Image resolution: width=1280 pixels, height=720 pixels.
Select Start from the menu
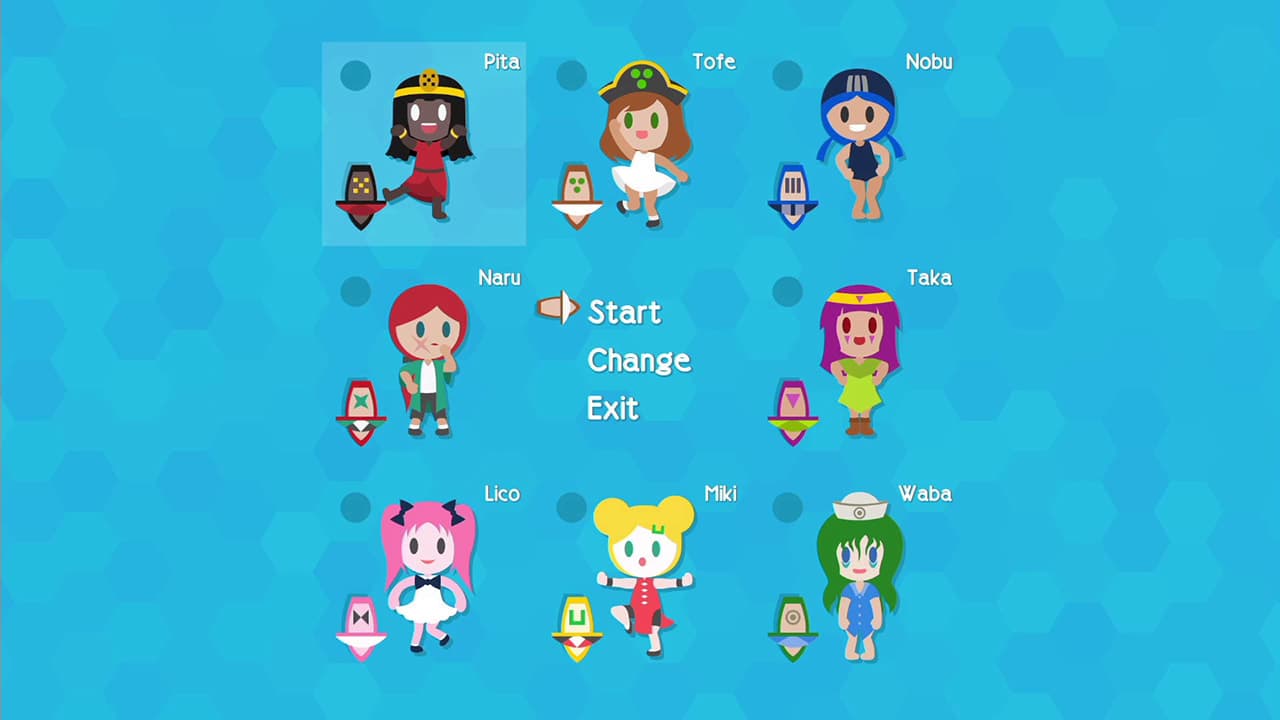[624, 311]
